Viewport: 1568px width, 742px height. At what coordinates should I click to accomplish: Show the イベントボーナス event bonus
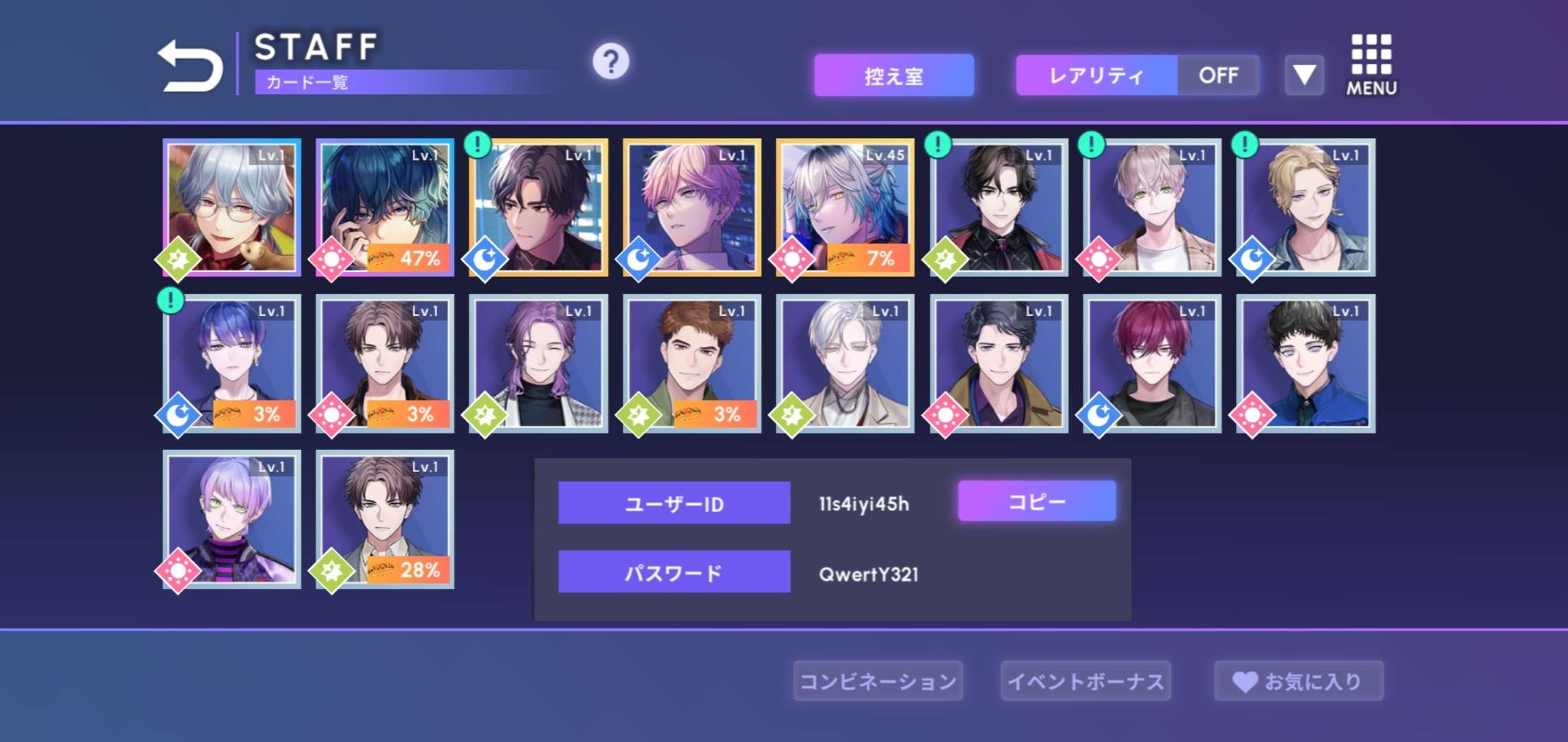click(1085, 682)
